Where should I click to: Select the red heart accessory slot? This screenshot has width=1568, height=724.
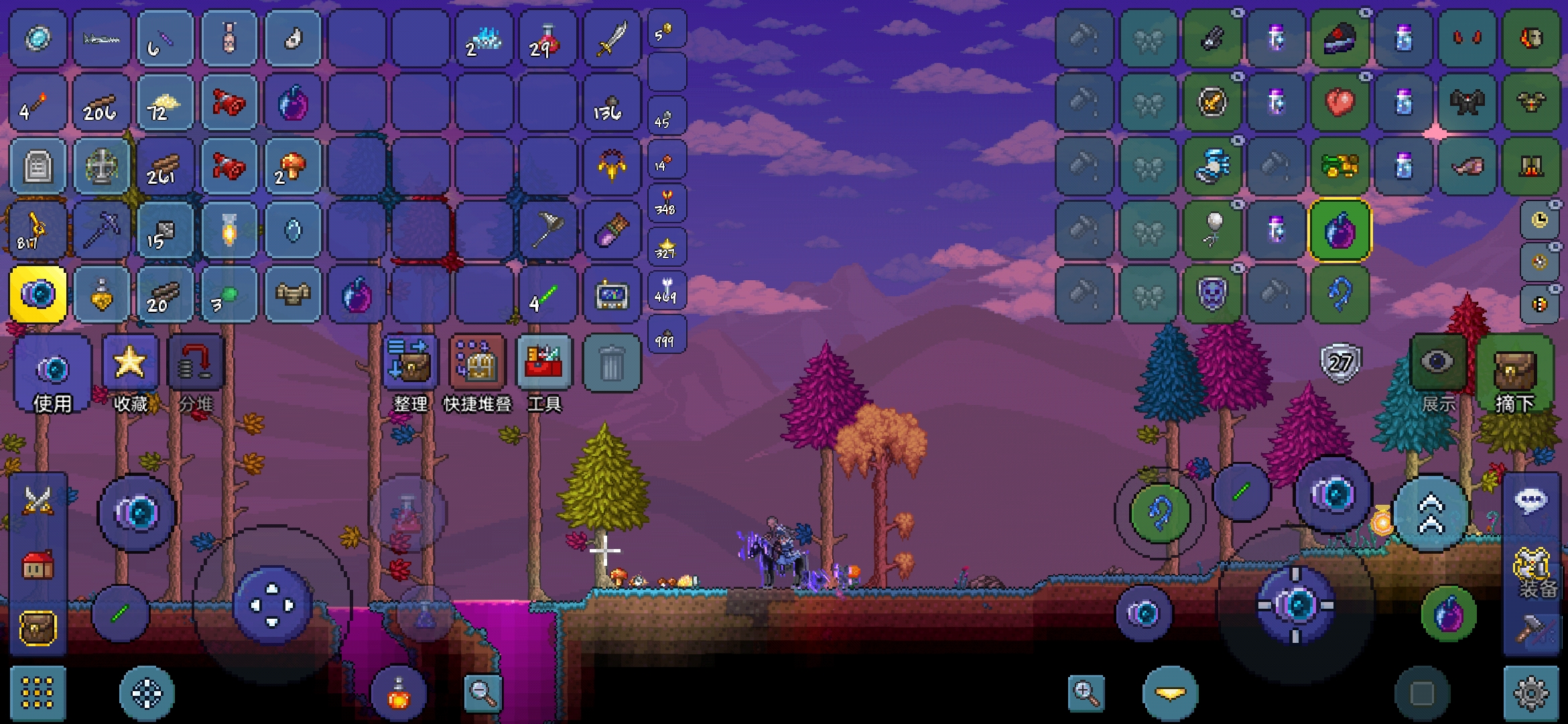1340,103
